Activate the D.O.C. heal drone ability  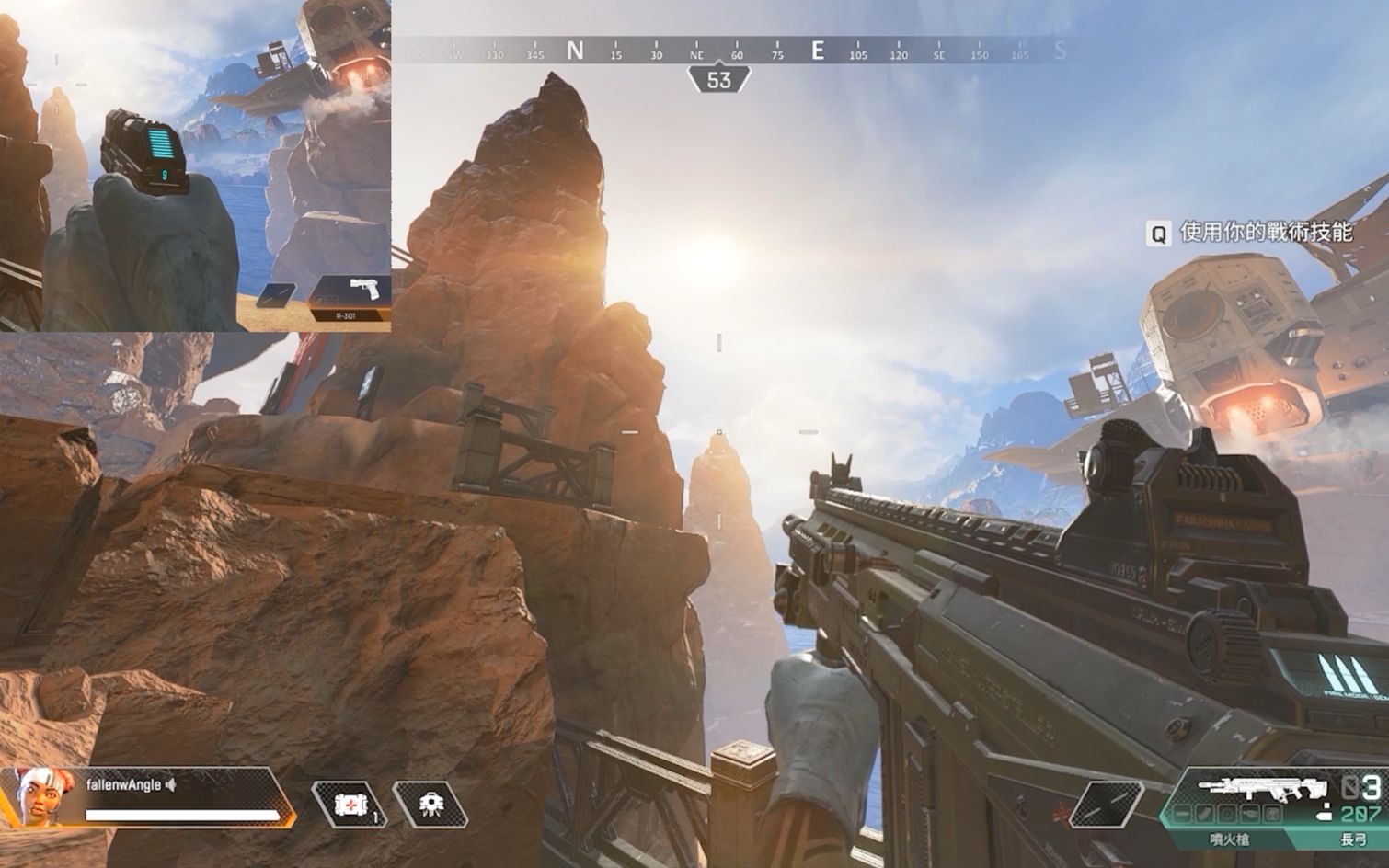[430, 805]
